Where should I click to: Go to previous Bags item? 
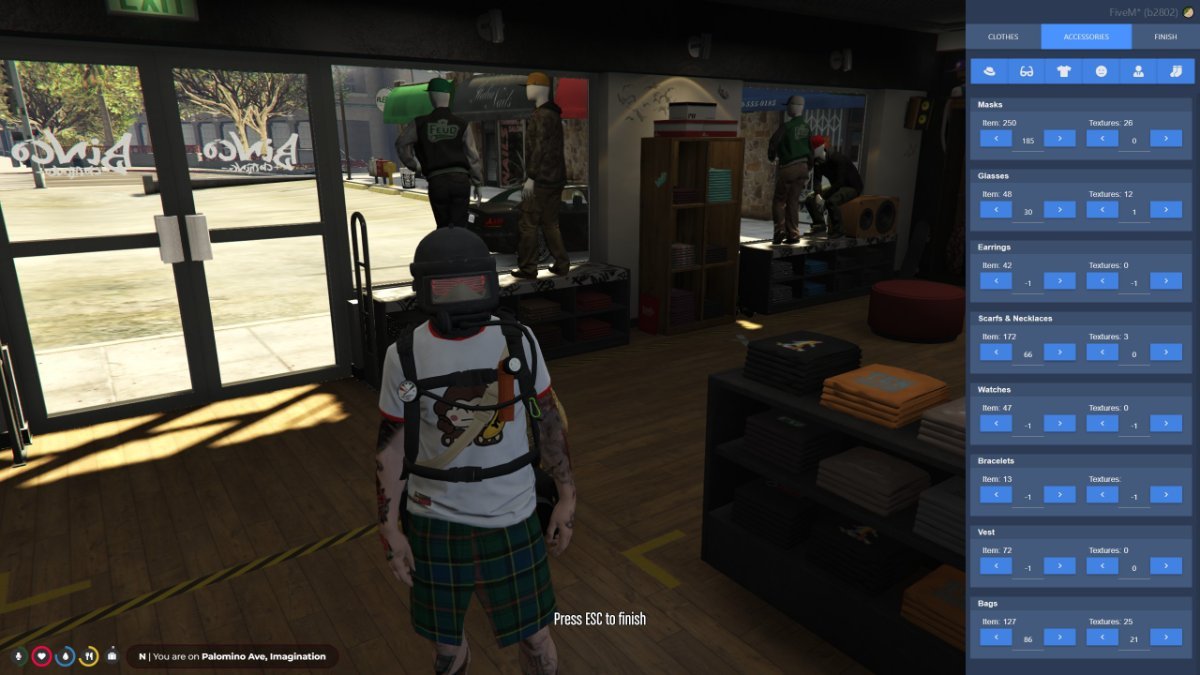click(x=996, y=636)
